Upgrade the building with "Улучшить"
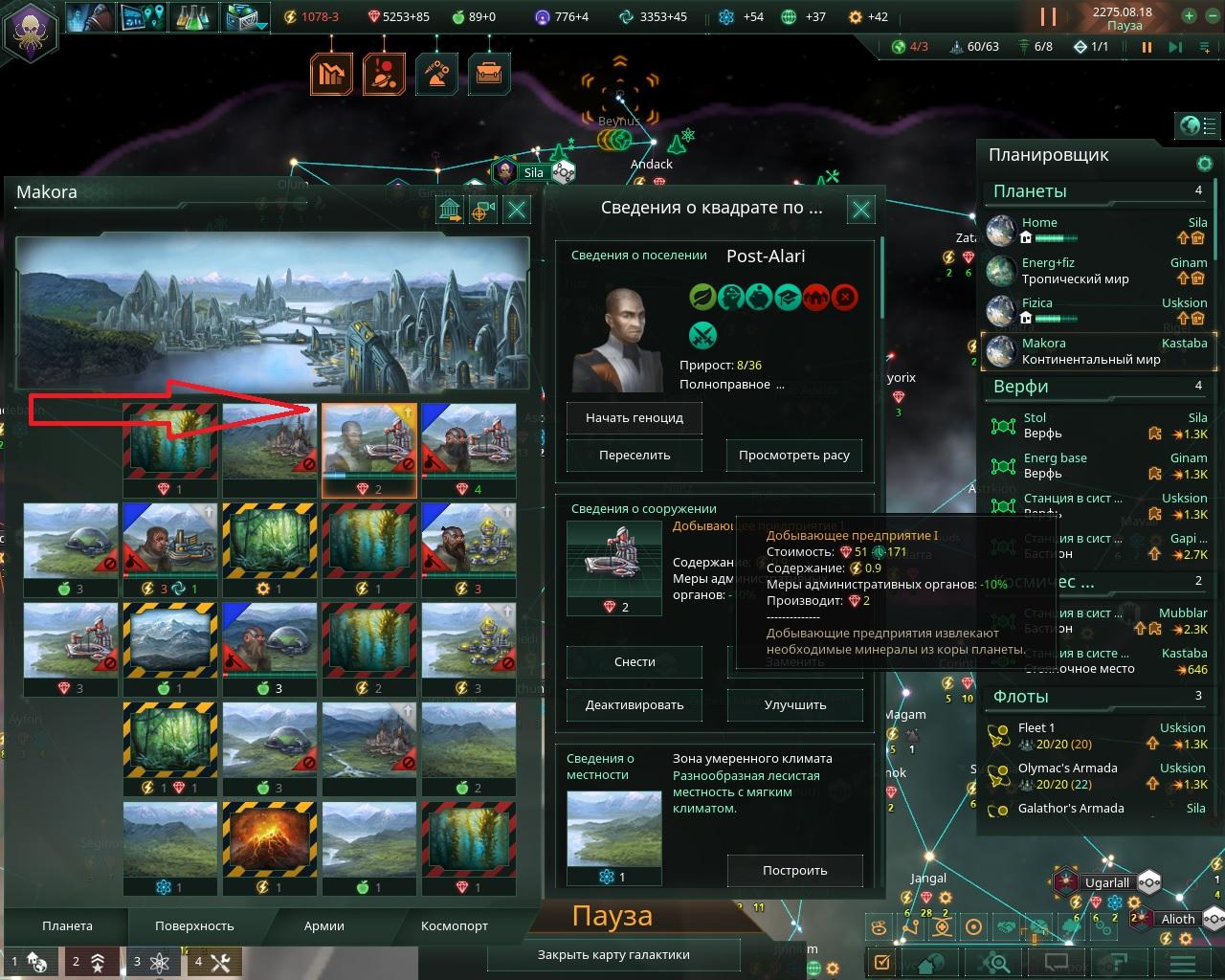The image size is (1225, 980). click(x=794, y=705)
